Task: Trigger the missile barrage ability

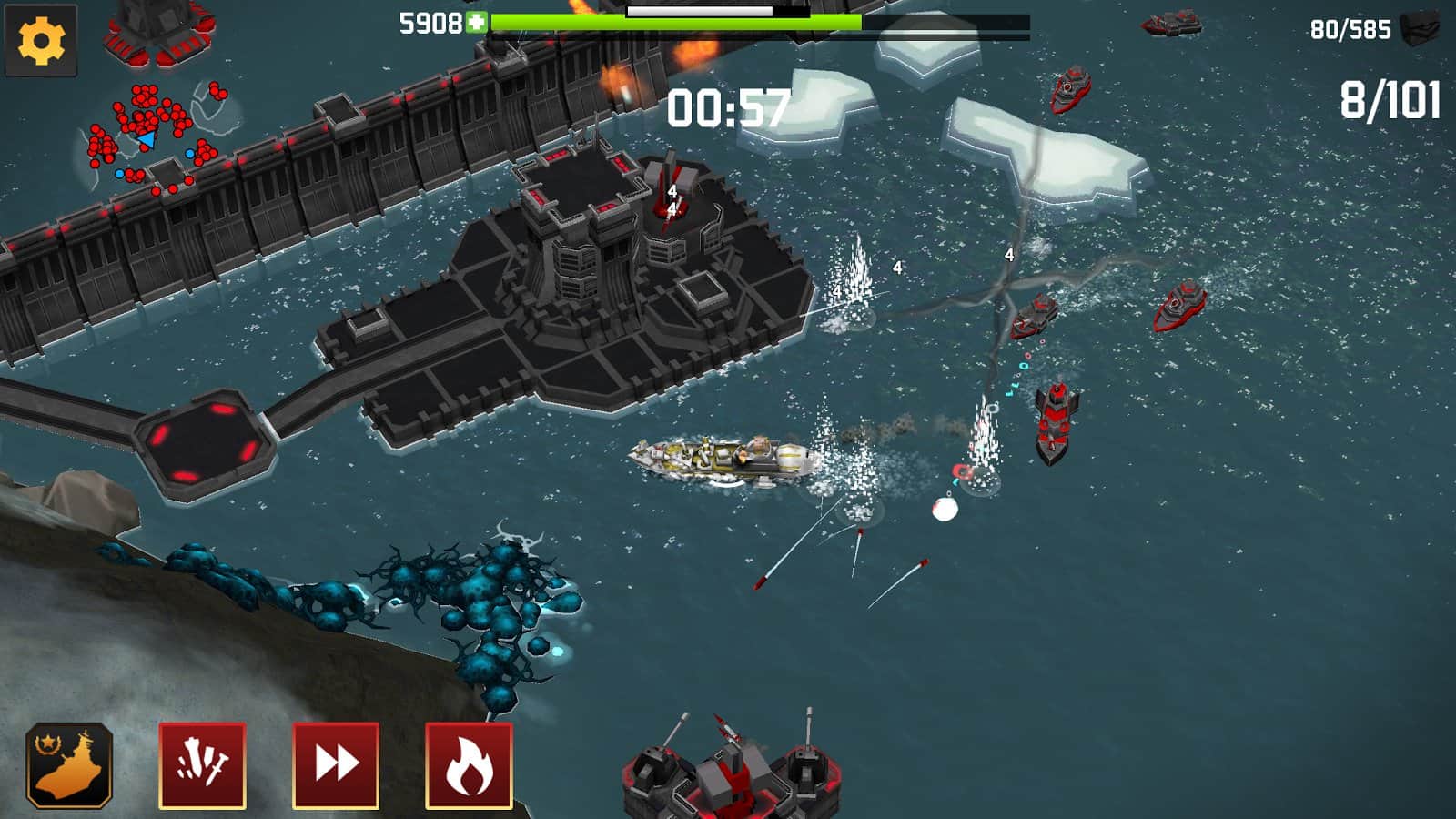Action: coord(202,769)
